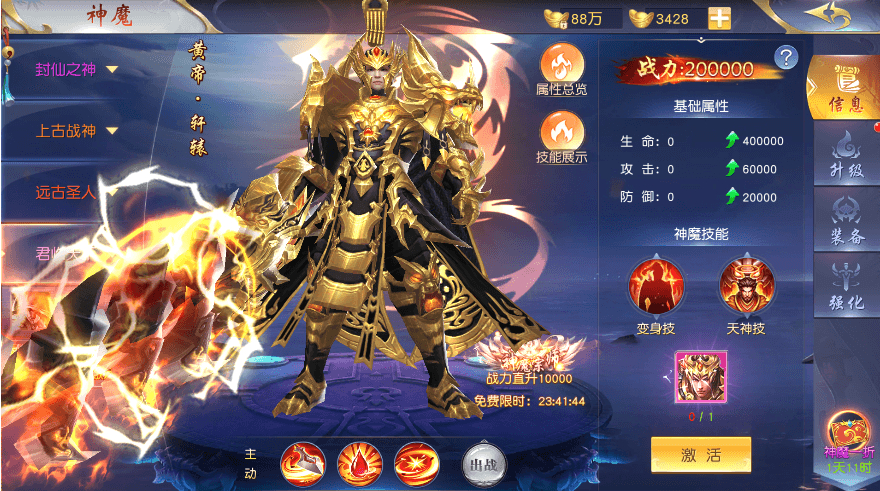Select the 装备 equipment tab
Screen dimensions: 880x491
pyautogui.click(x=845, y=220)
